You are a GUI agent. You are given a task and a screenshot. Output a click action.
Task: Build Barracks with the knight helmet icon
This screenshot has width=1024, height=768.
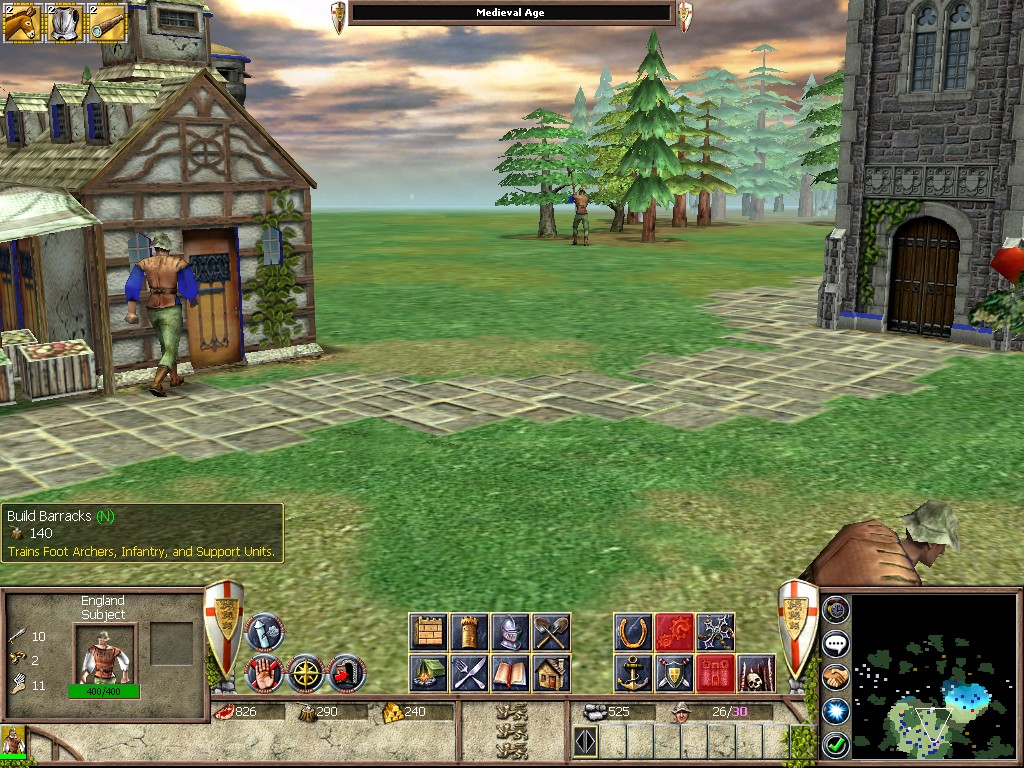point(510,632)
